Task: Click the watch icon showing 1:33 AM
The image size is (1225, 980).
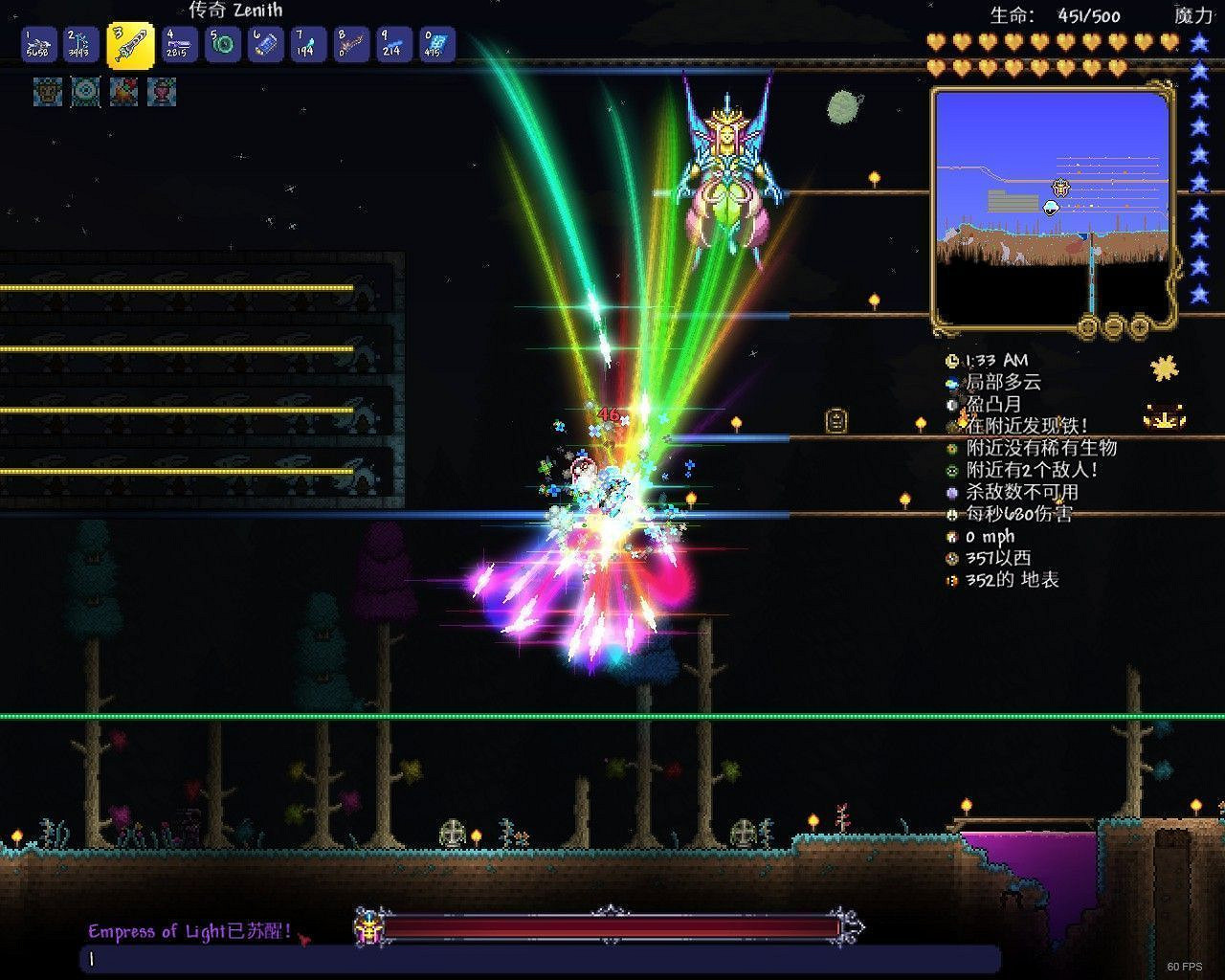Action: coord(951,361)
